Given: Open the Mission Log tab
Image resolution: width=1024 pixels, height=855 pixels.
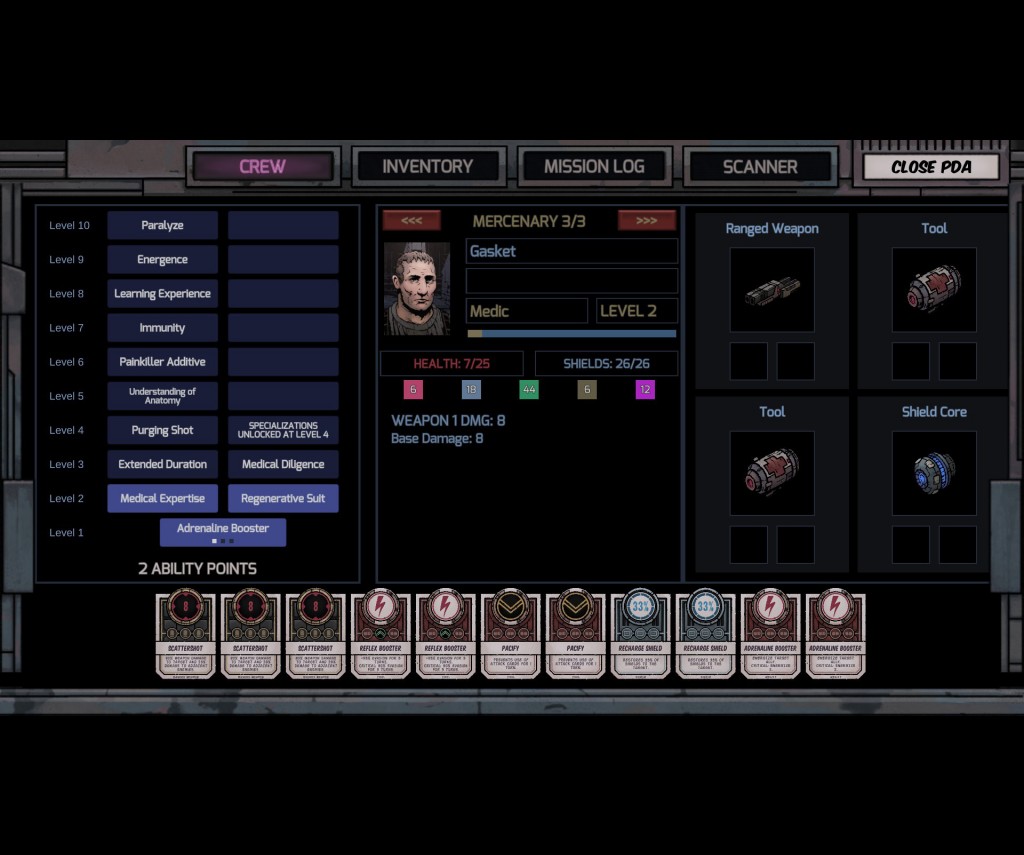Looking at the screenshot, I should (x=594, y=167).
